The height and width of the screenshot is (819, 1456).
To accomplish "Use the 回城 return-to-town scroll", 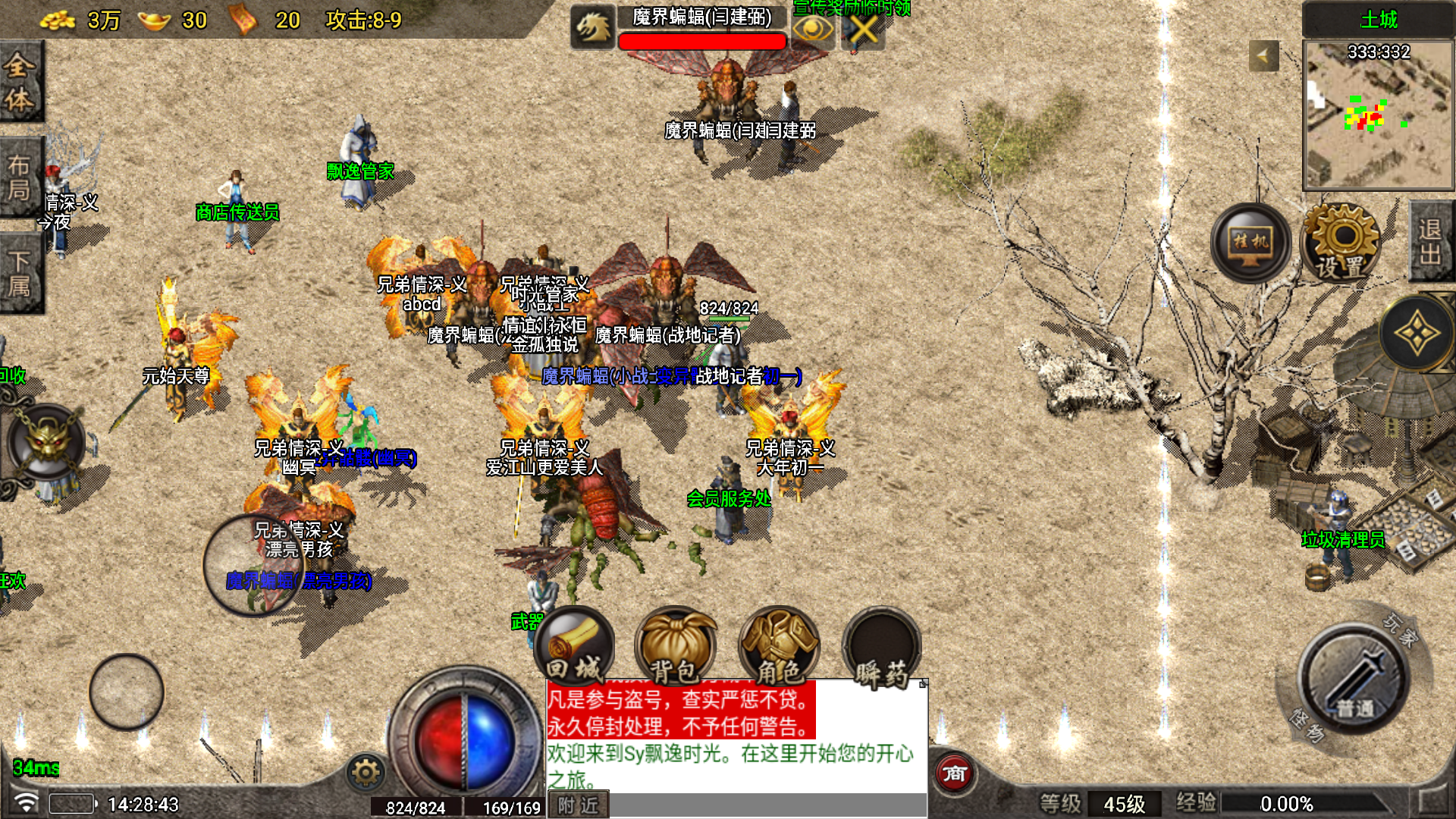I will [574, 646].
